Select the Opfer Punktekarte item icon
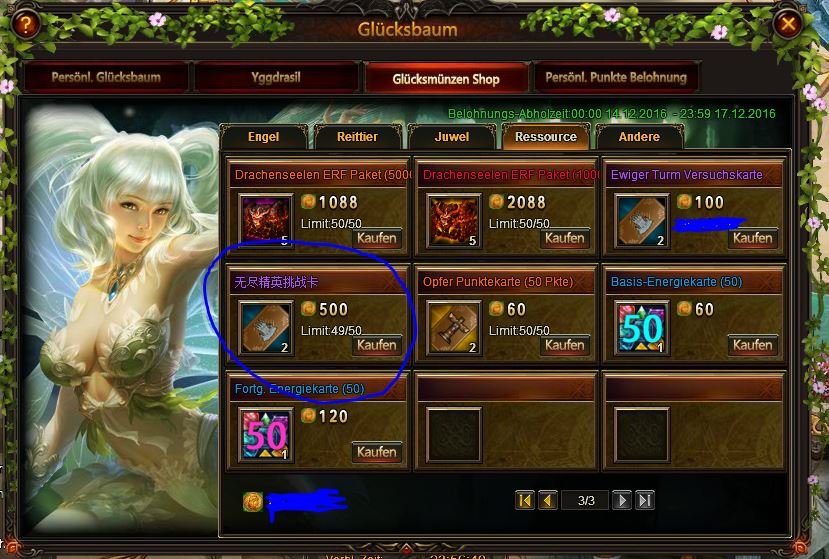Viewport: 829px width, 559px height. (453, 328)
